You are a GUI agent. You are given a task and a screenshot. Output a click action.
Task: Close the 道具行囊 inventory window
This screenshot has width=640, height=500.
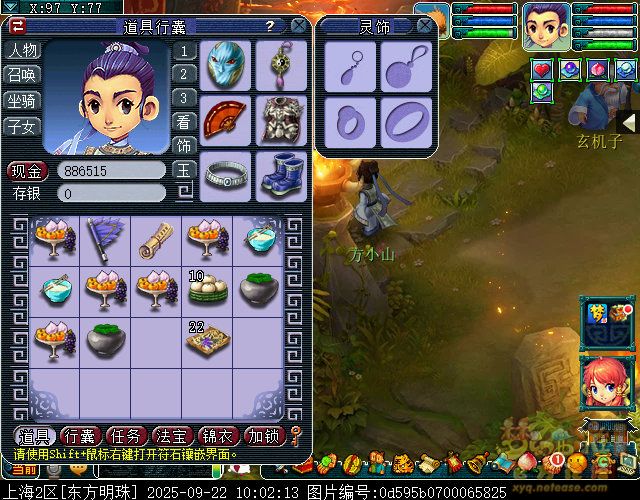tap(299, 26)
